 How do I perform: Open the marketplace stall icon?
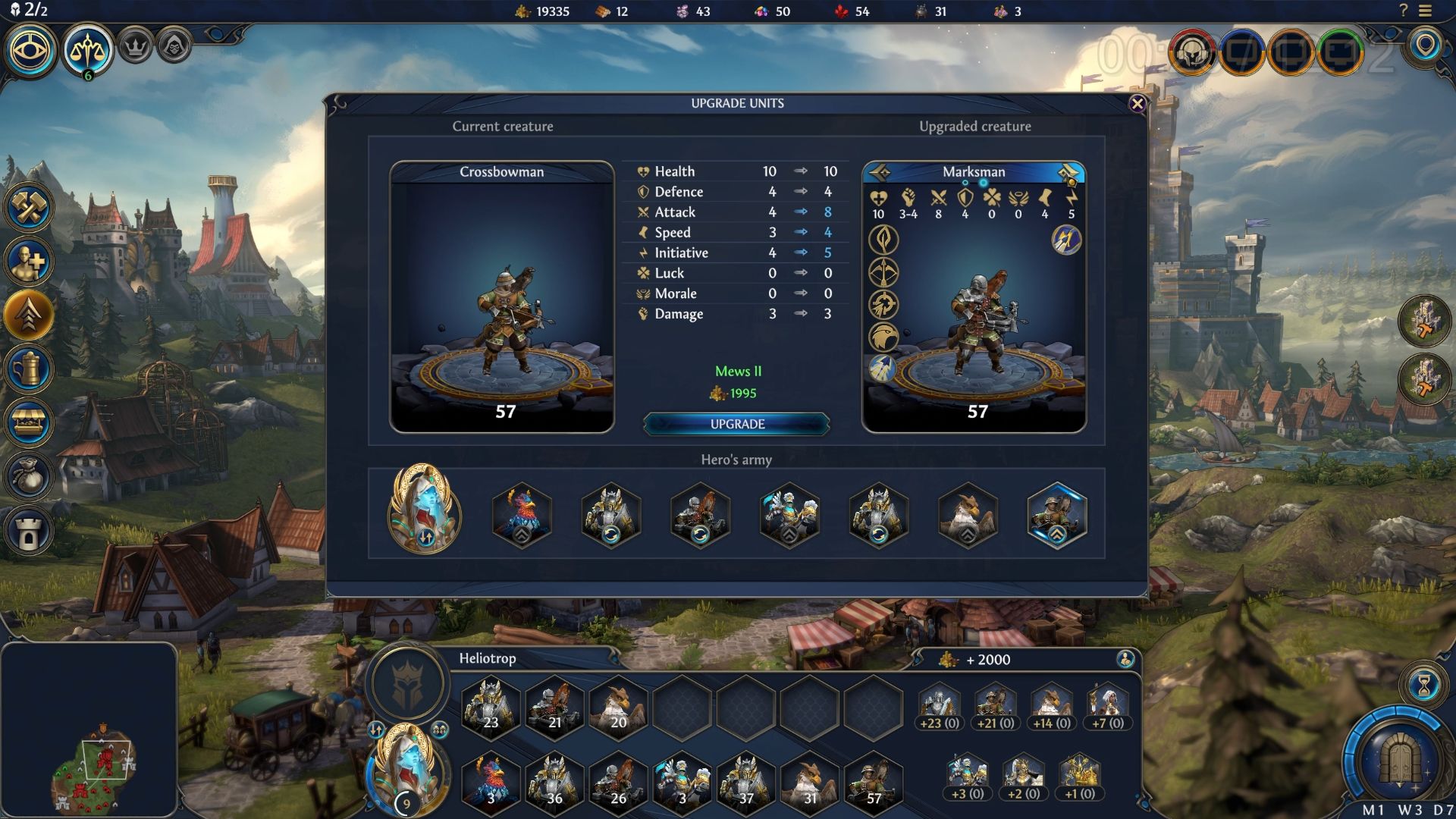[x=29, y=423]
